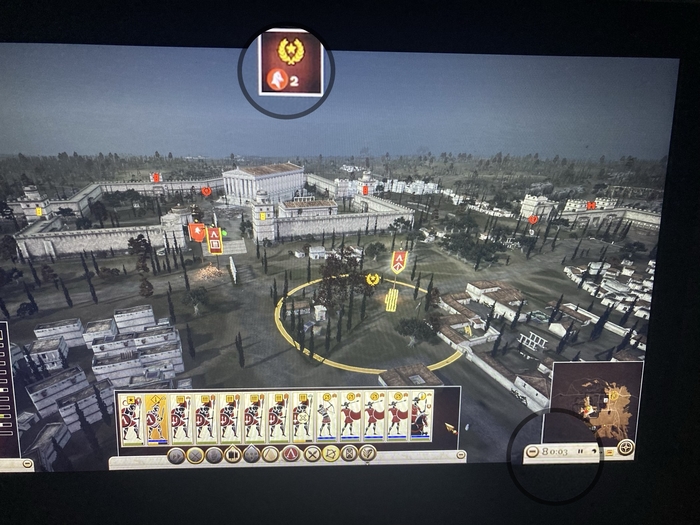Click the victory point laurel panel at top
This screenshot has height=525, width=700.
coord(290,62)
